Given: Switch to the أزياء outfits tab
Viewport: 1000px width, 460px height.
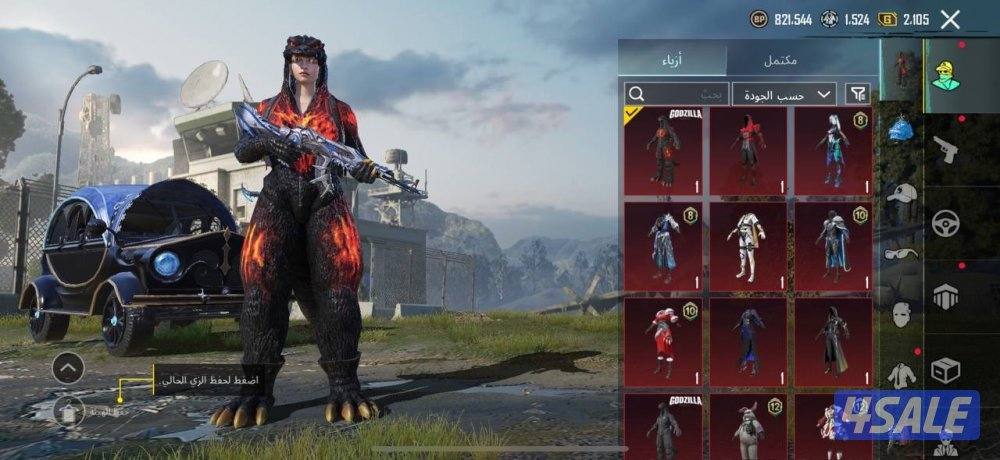Looking at the screenshot, I should click(x=671, y=60).
